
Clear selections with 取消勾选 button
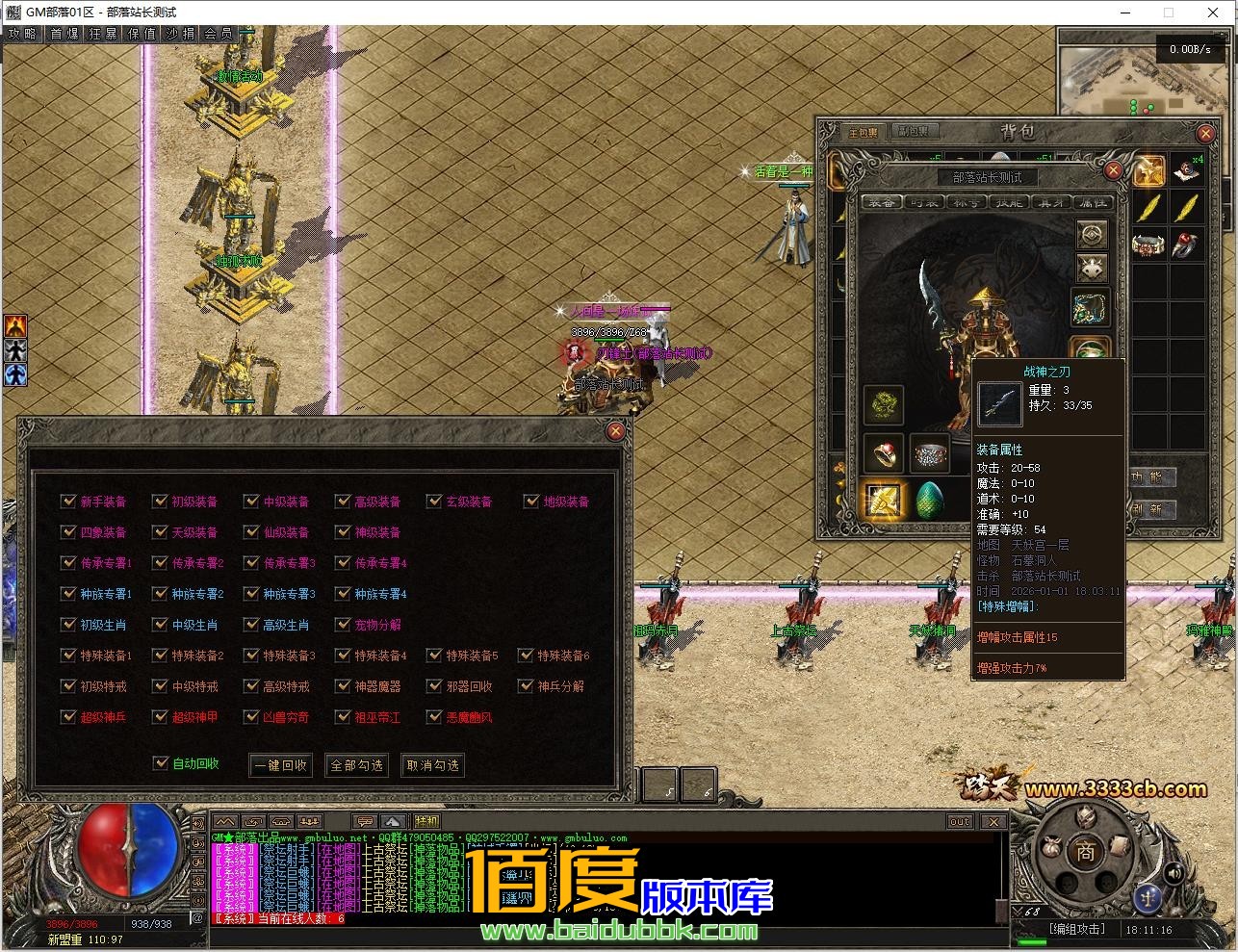432,765
